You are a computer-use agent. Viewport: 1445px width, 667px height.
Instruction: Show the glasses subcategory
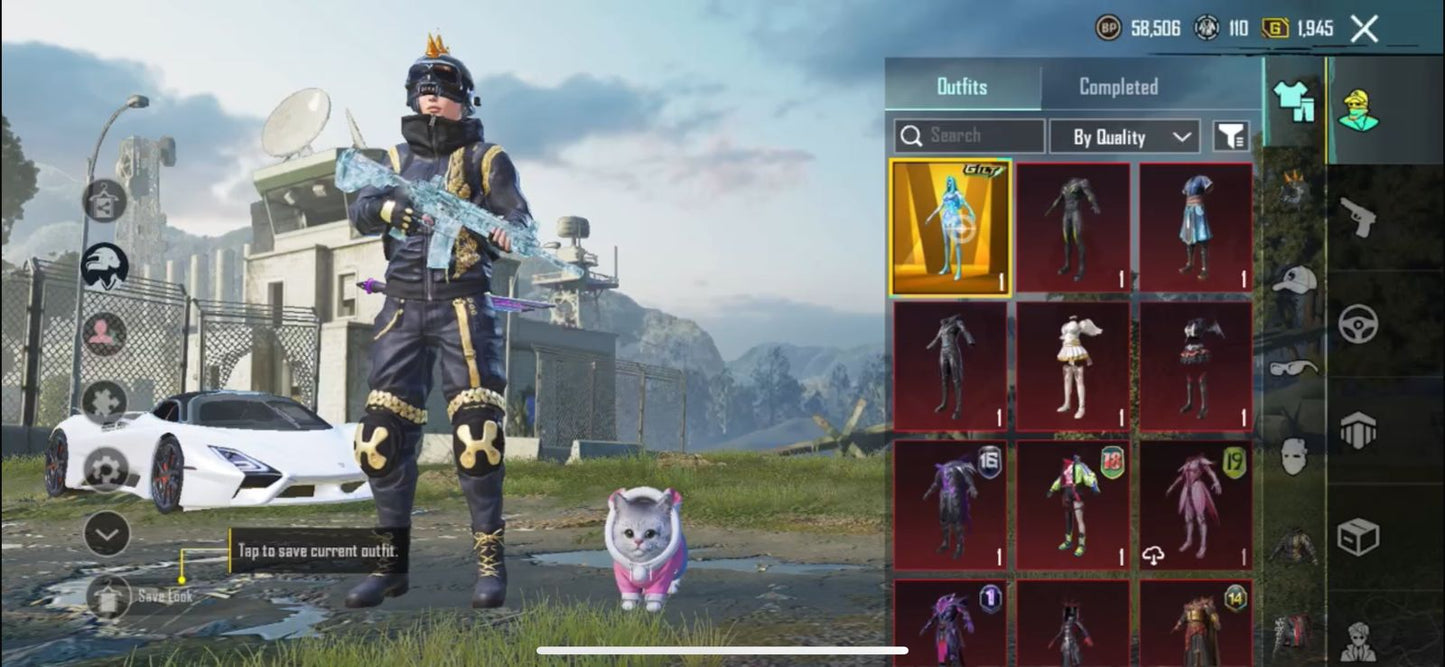click(1294, 368)
